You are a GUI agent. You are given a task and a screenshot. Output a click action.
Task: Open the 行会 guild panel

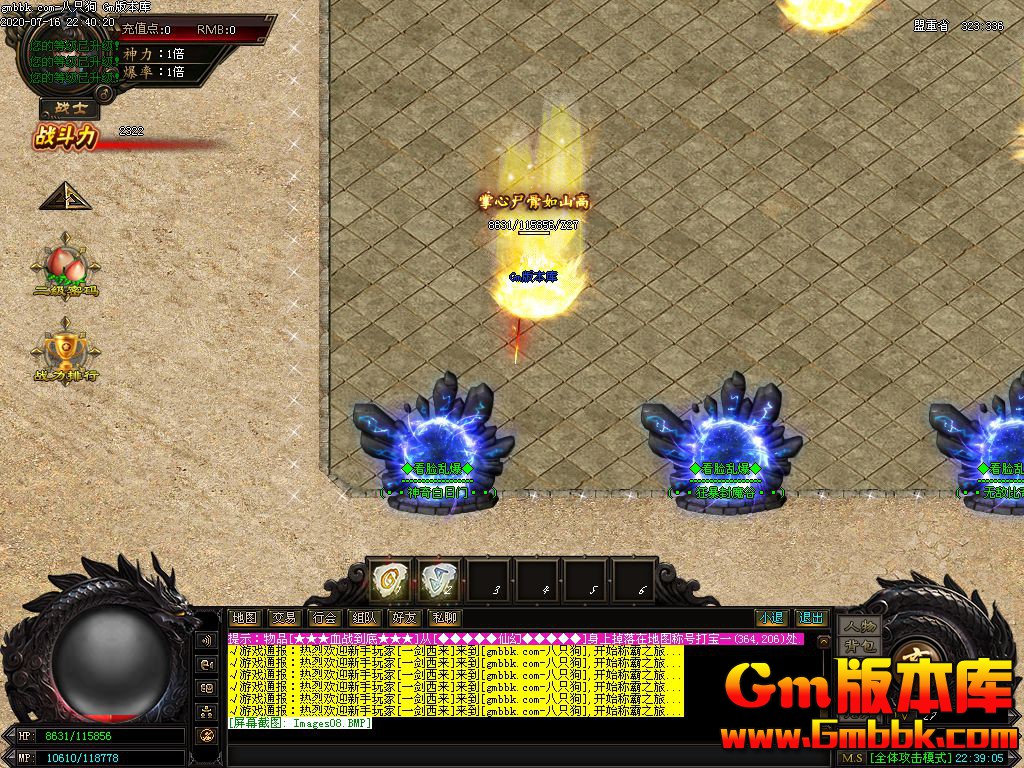(x=324, y=618)
